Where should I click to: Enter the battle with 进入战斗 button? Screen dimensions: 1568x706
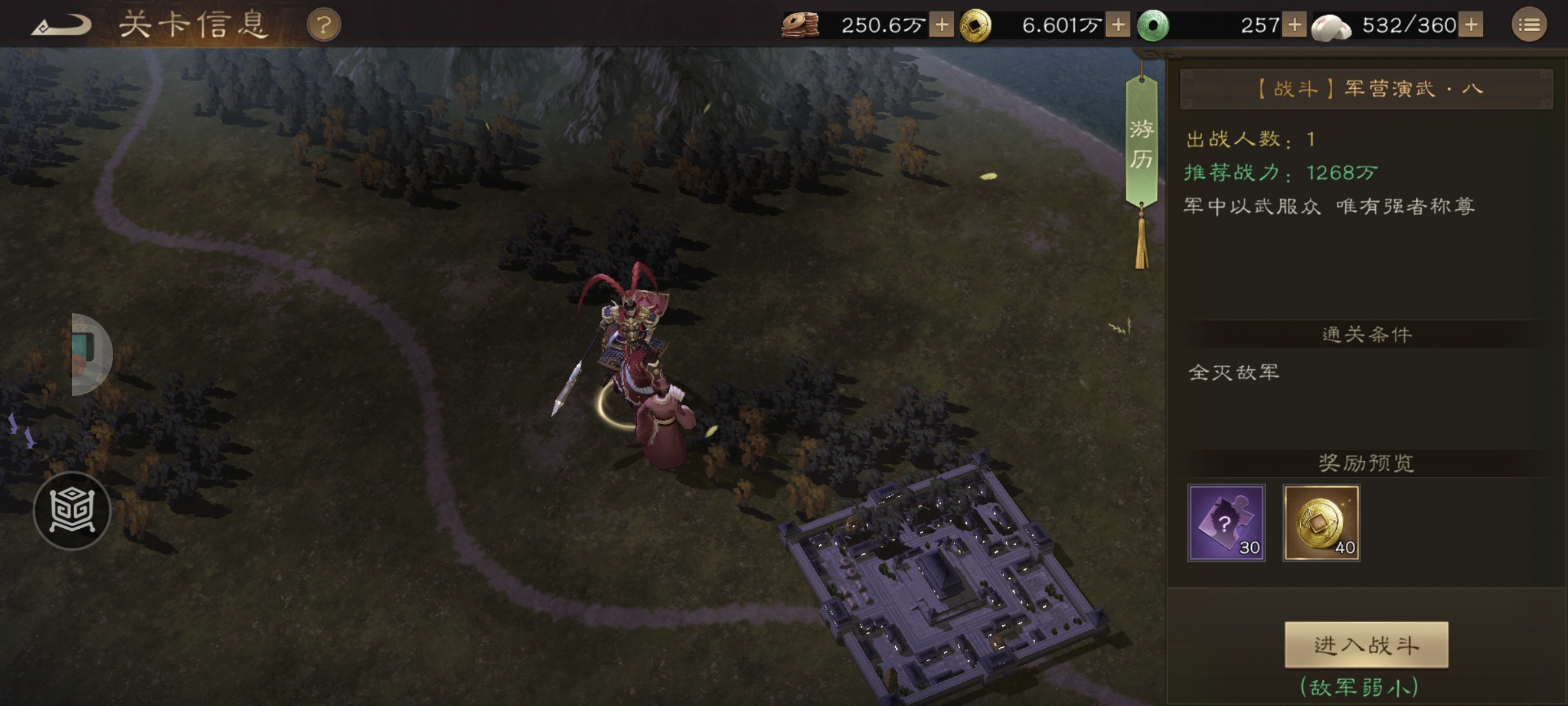1366,645
